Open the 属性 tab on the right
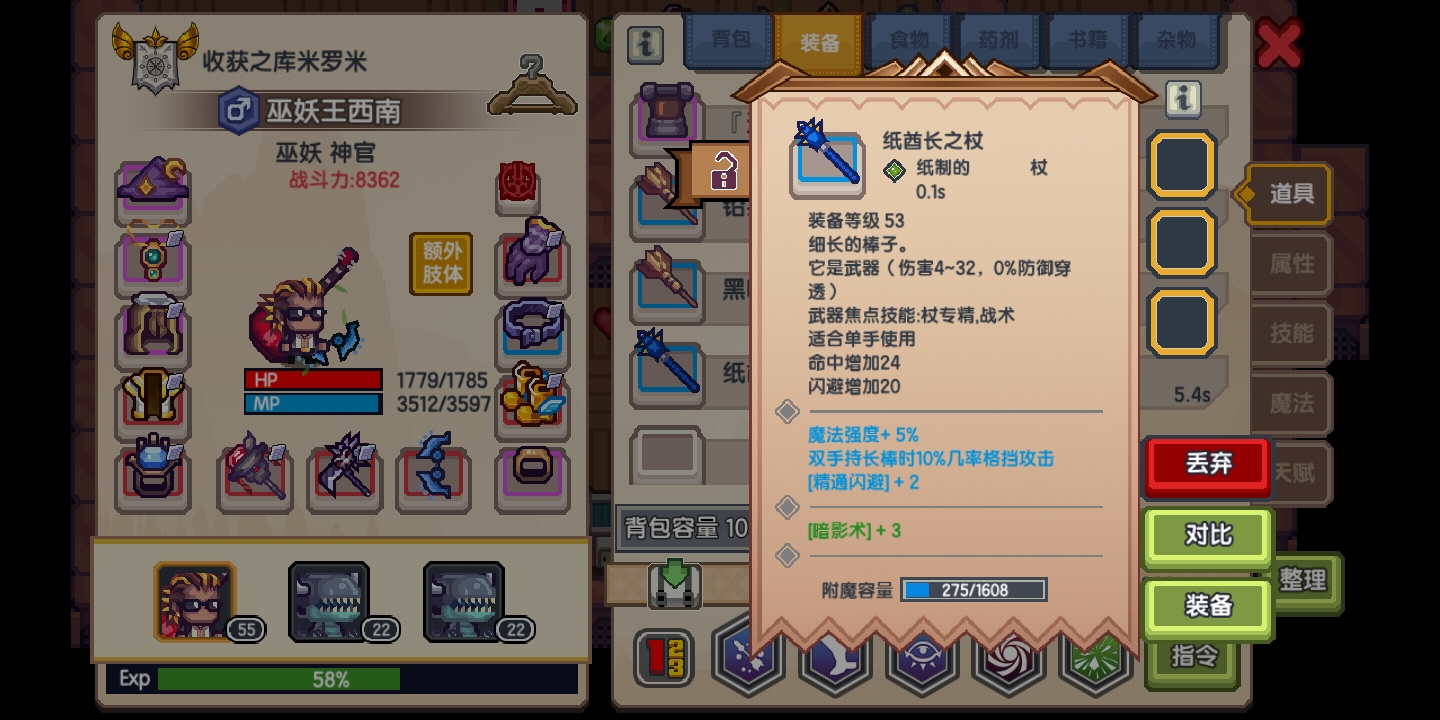This screenshot has height=720, width=1440. [1291, 264]
